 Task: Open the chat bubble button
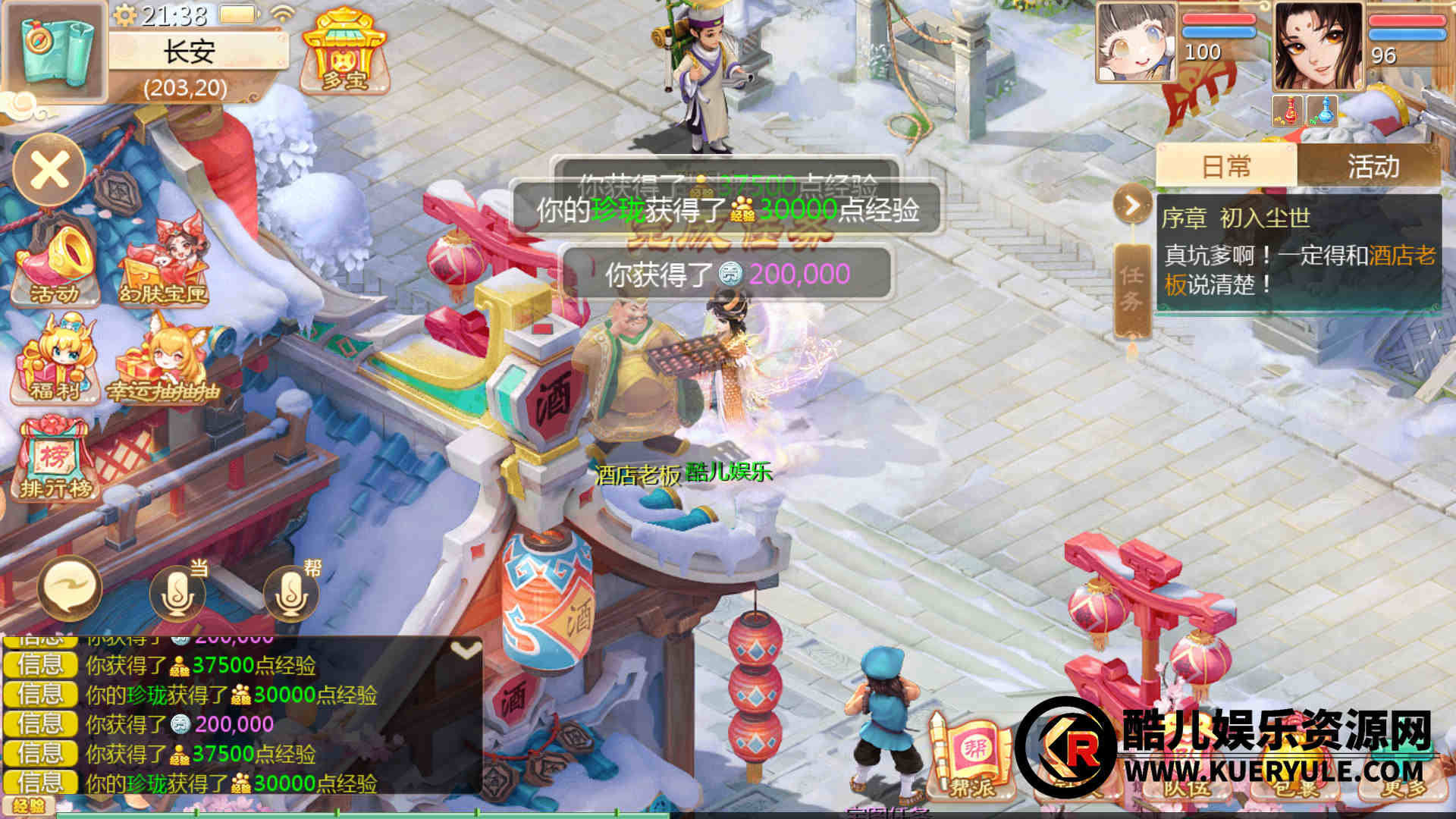[70, 588]
